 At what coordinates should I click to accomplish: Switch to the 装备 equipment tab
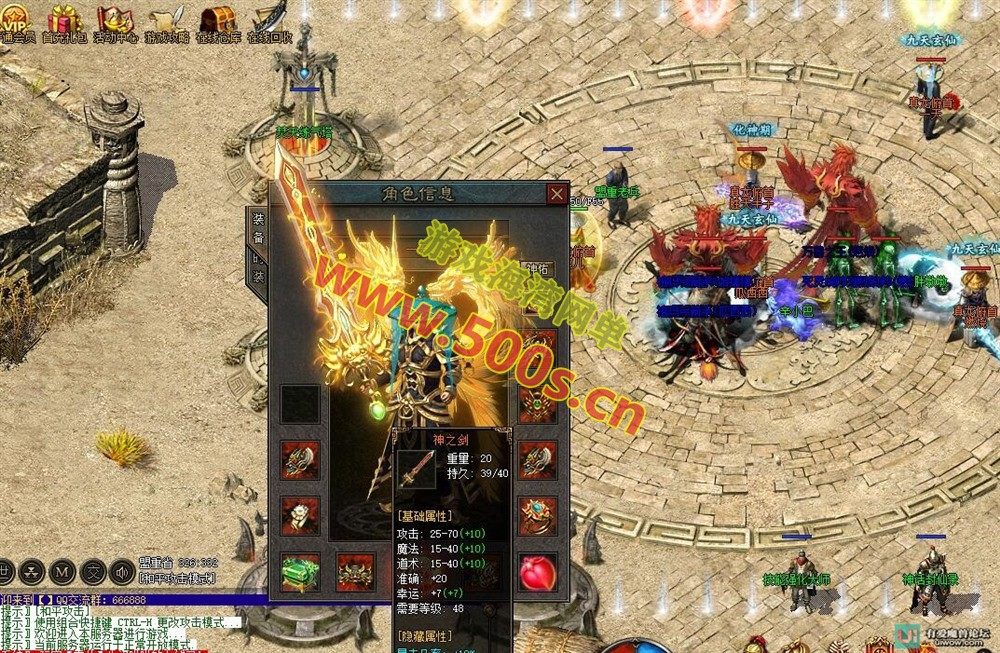point(258,230)
